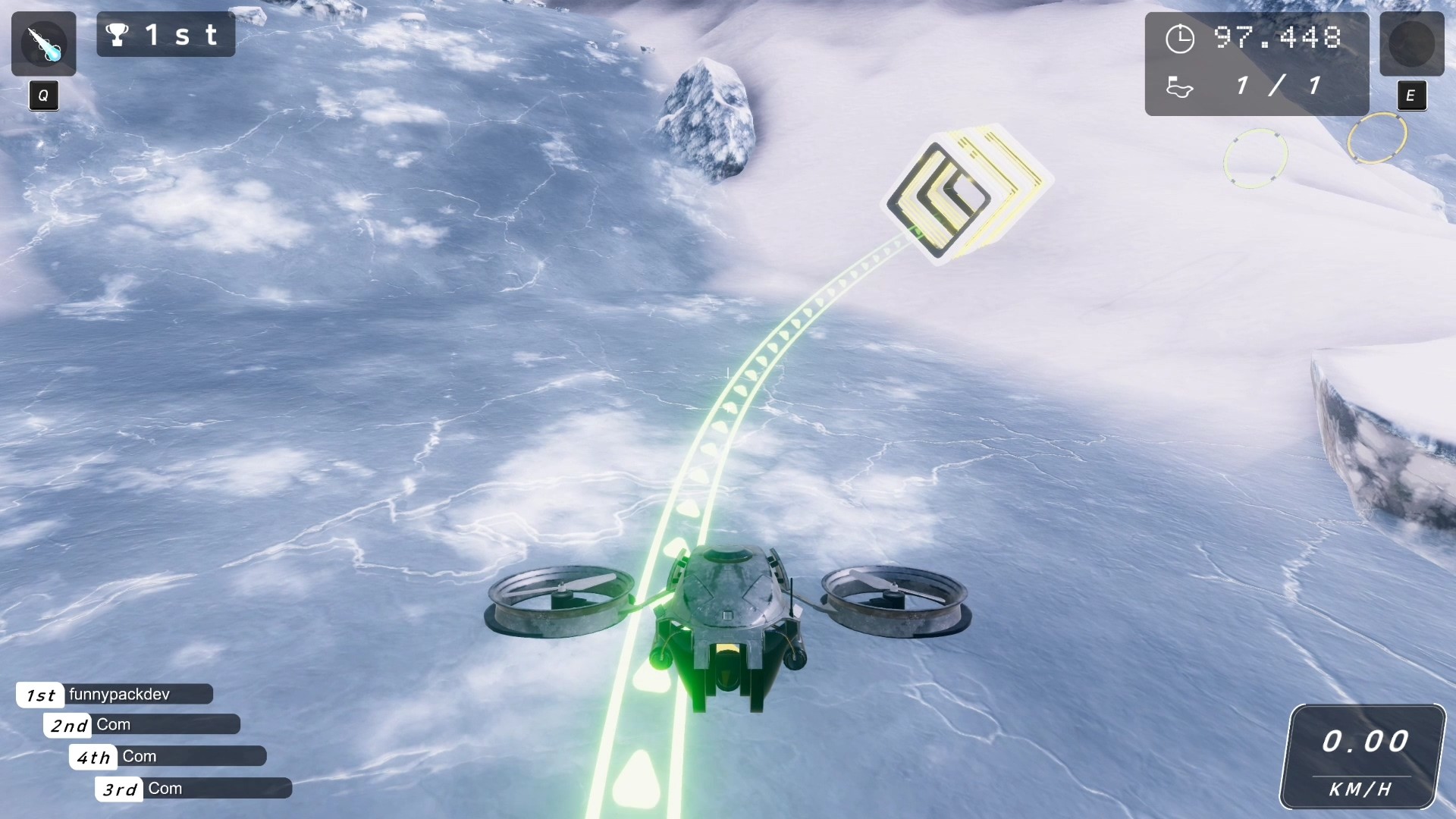Viewport: 1456px width, 819px height.
Task: Click the clock icon next to race timer
Action: coord(1181,38)
